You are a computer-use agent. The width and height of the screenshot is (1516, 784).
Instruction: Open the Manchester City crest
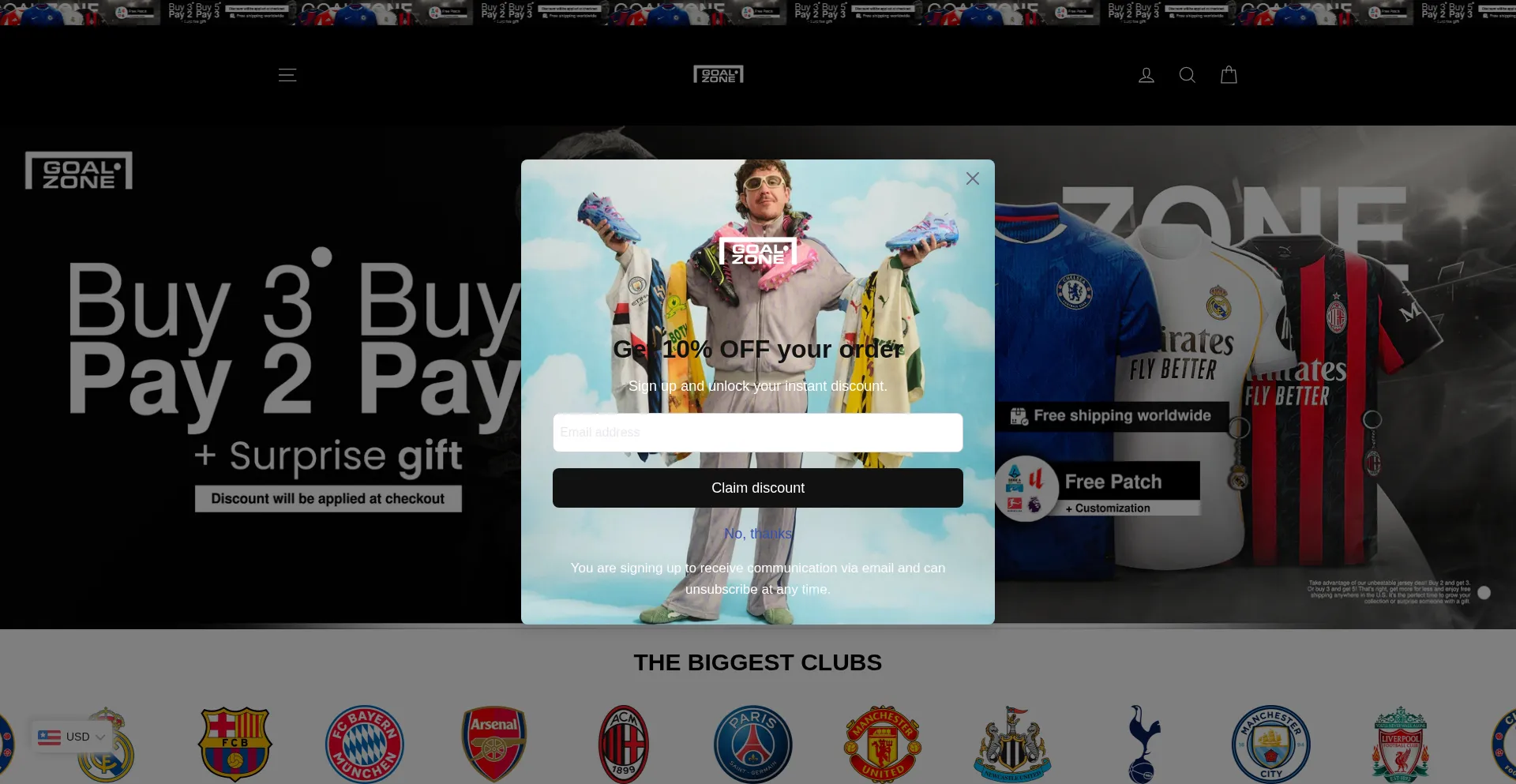coord(1271,744)
